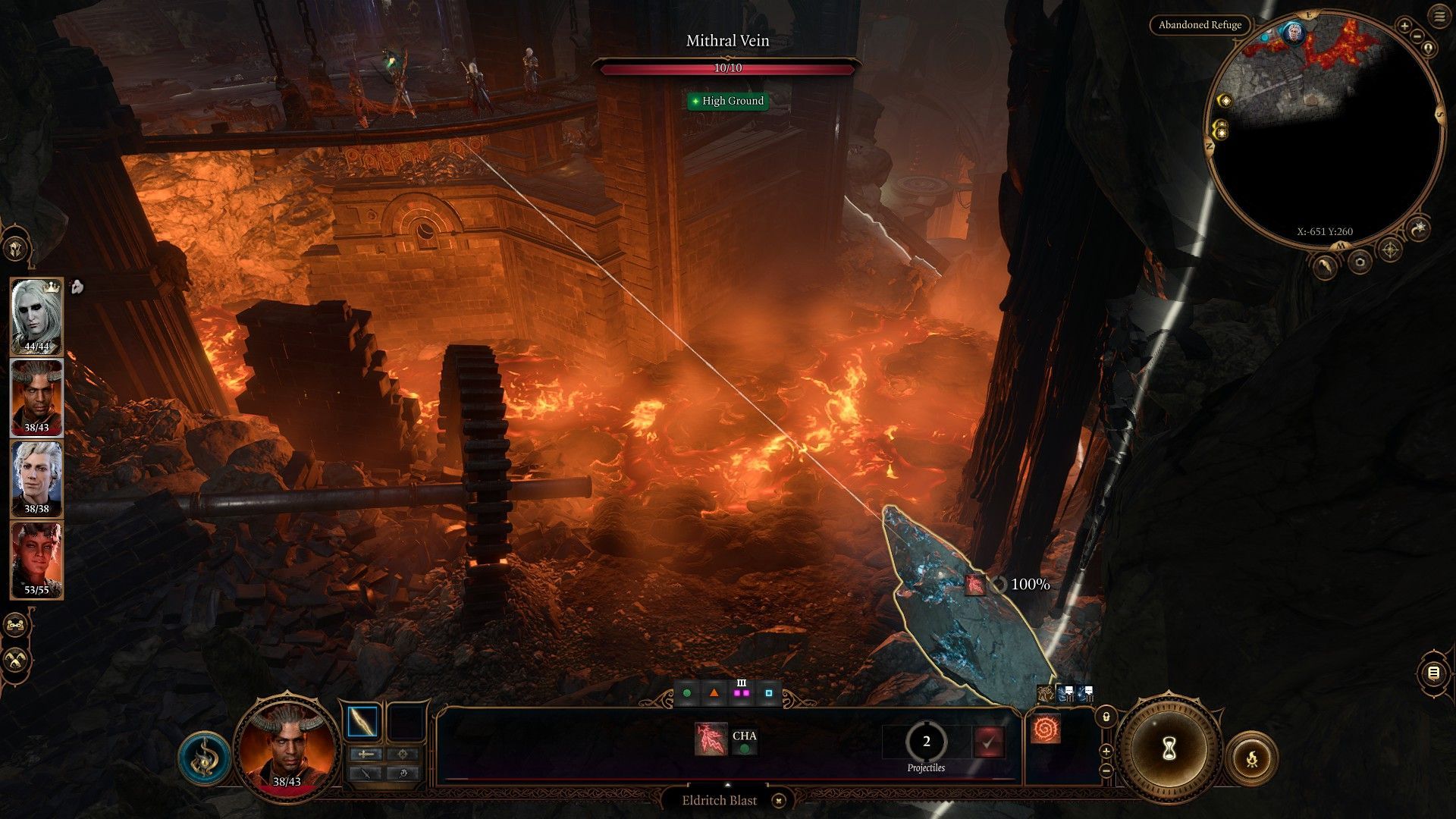This screenshot has height=819, width=1456.
Task: Zoom in the minimap
Action: click(1404, 27)
